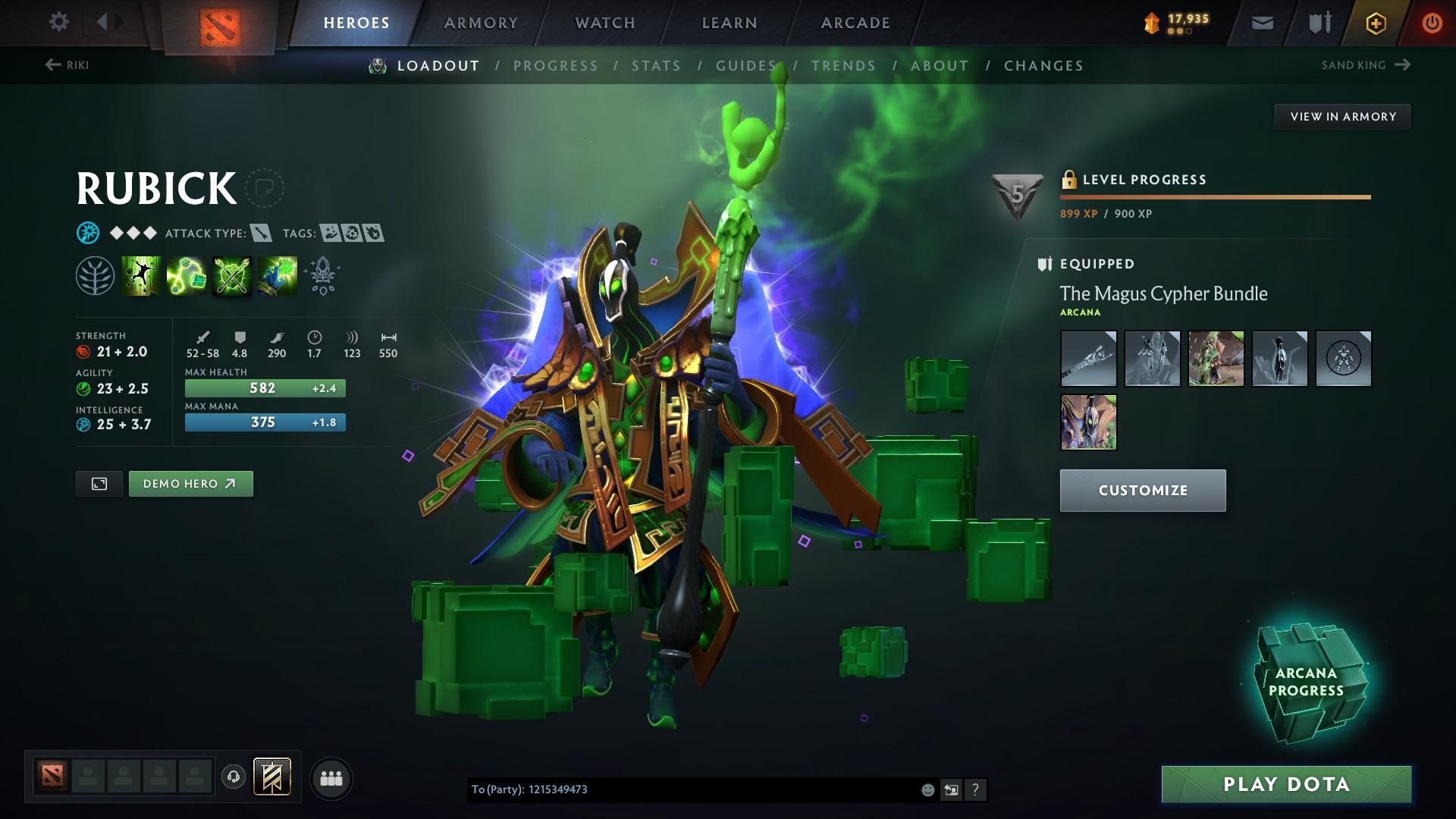Image resolution: width=1456 pixels, height=819 pixels.
Task: Click the Dota Plus hexagon icon
Action: (x=1375, y=22)
